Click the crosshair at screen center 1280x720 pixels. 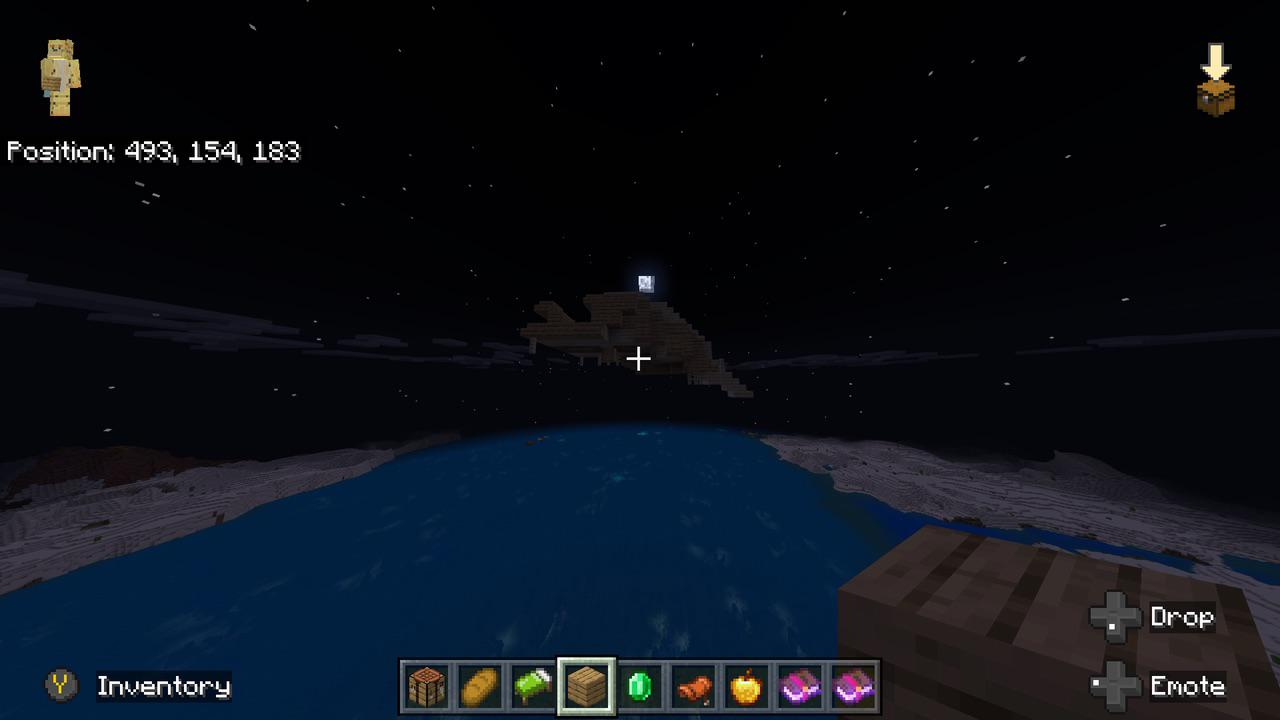point(639,357)
